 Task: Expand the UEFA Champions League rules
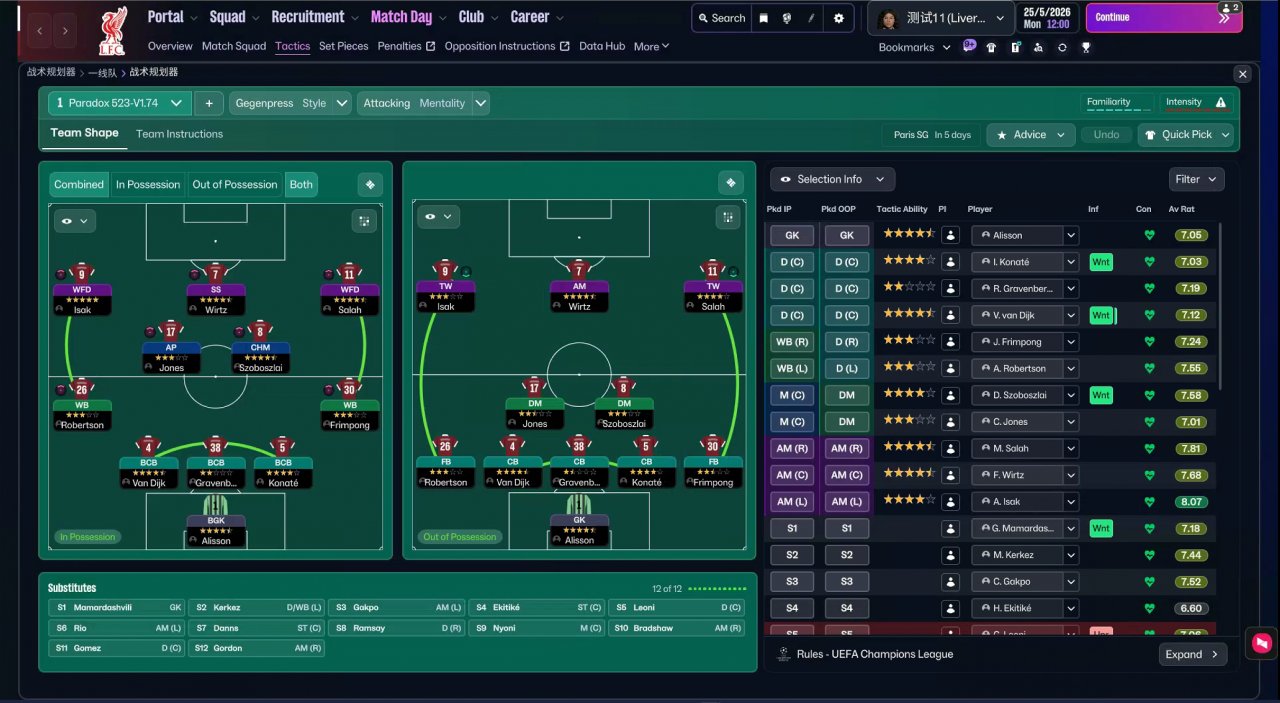point(1191,654)
